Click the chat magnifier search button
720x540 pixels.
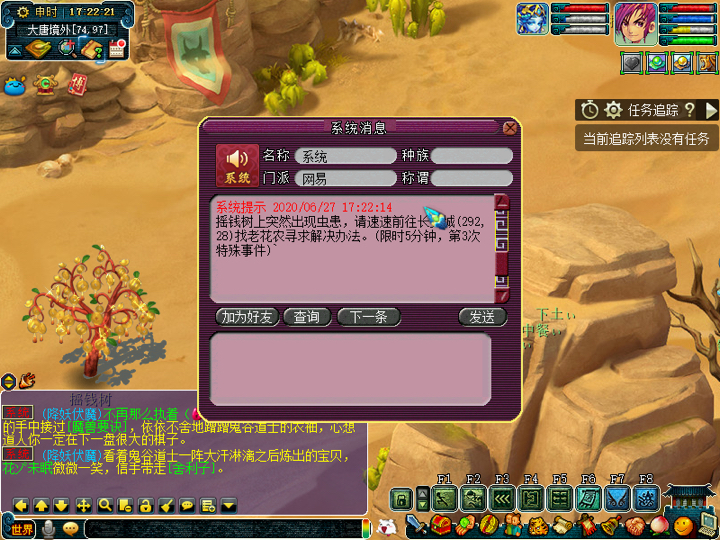104,505
